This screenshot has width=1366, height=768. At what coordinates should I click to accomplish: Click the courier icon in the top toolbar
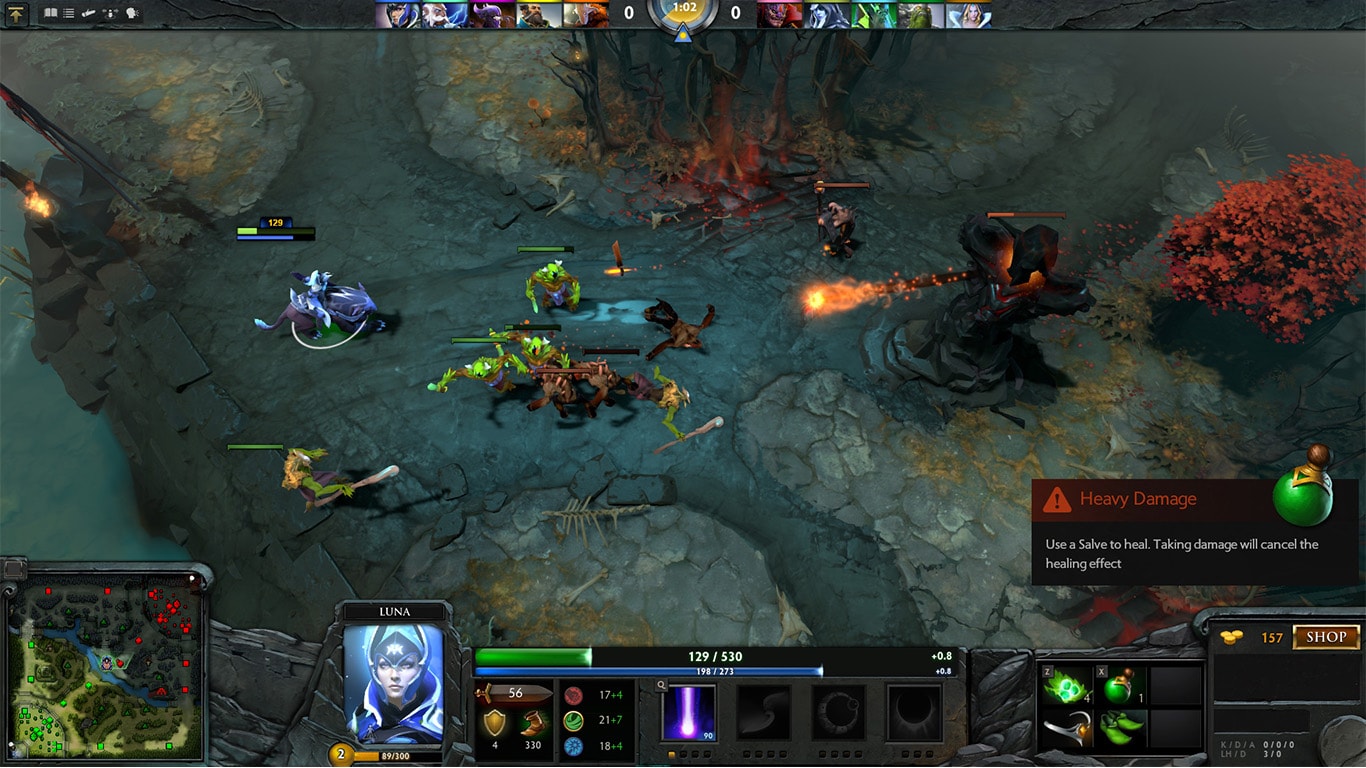tap(88, 13)
